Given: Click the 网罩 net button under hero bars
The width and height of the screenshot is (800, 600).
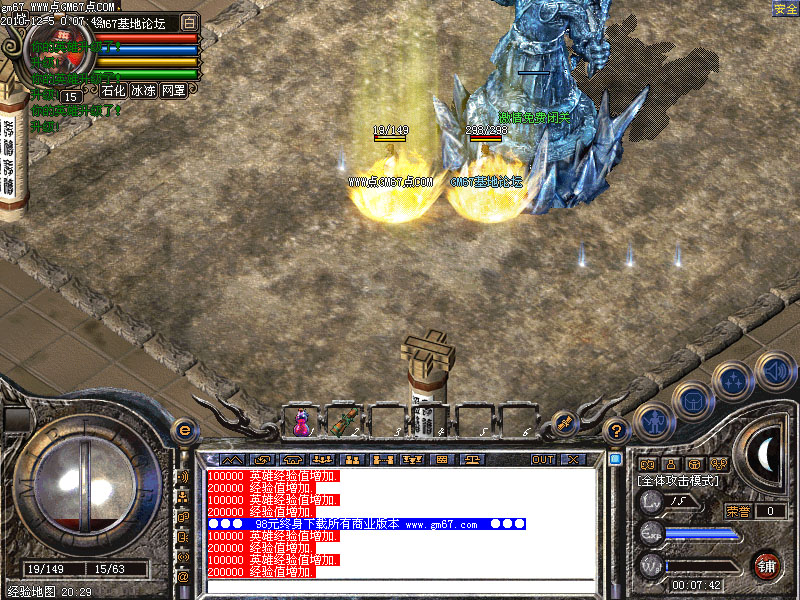Looking at the screenshot, I should point(173,90).
